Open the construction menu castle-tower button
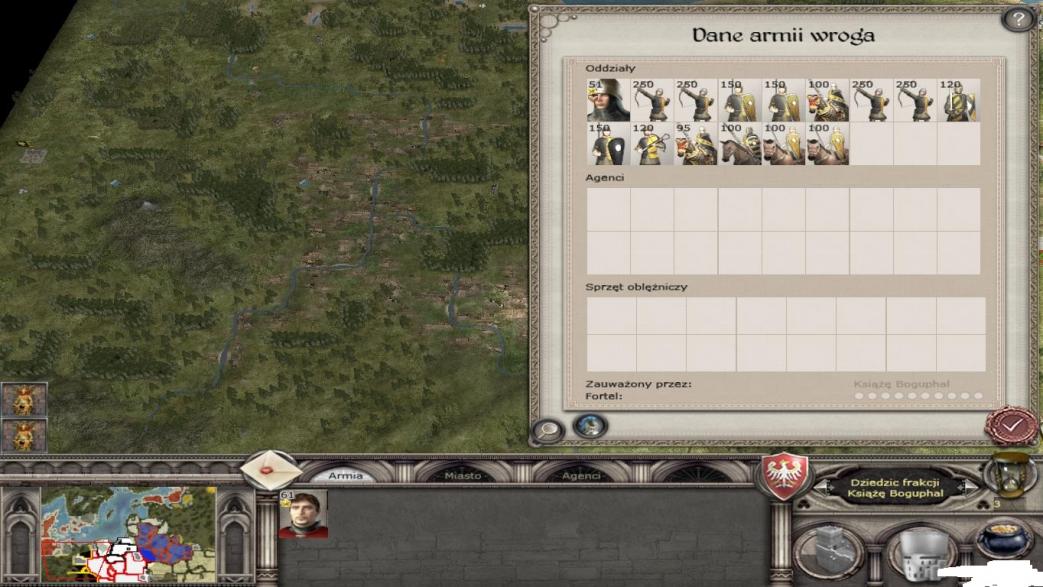 tap(830, 551)
